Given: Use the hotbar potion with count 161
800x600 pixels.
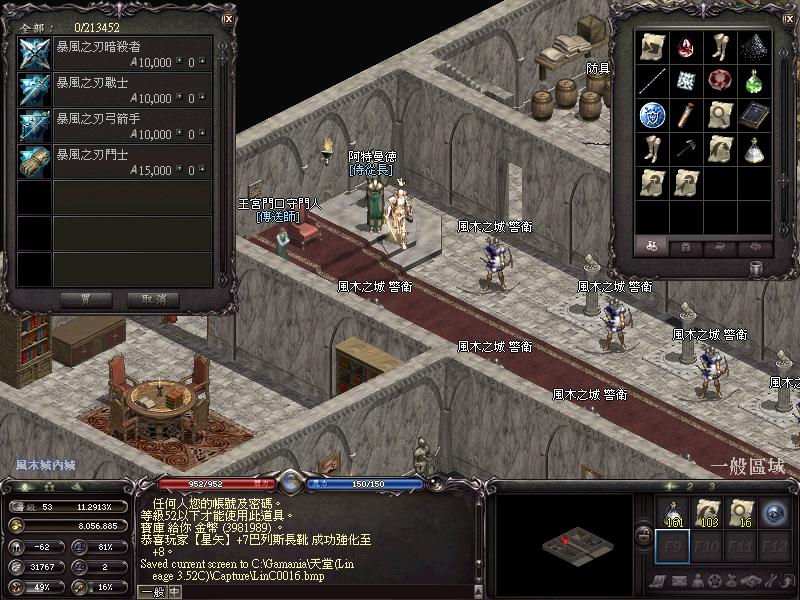Looking at the screenshot, I should click(673, 512).
